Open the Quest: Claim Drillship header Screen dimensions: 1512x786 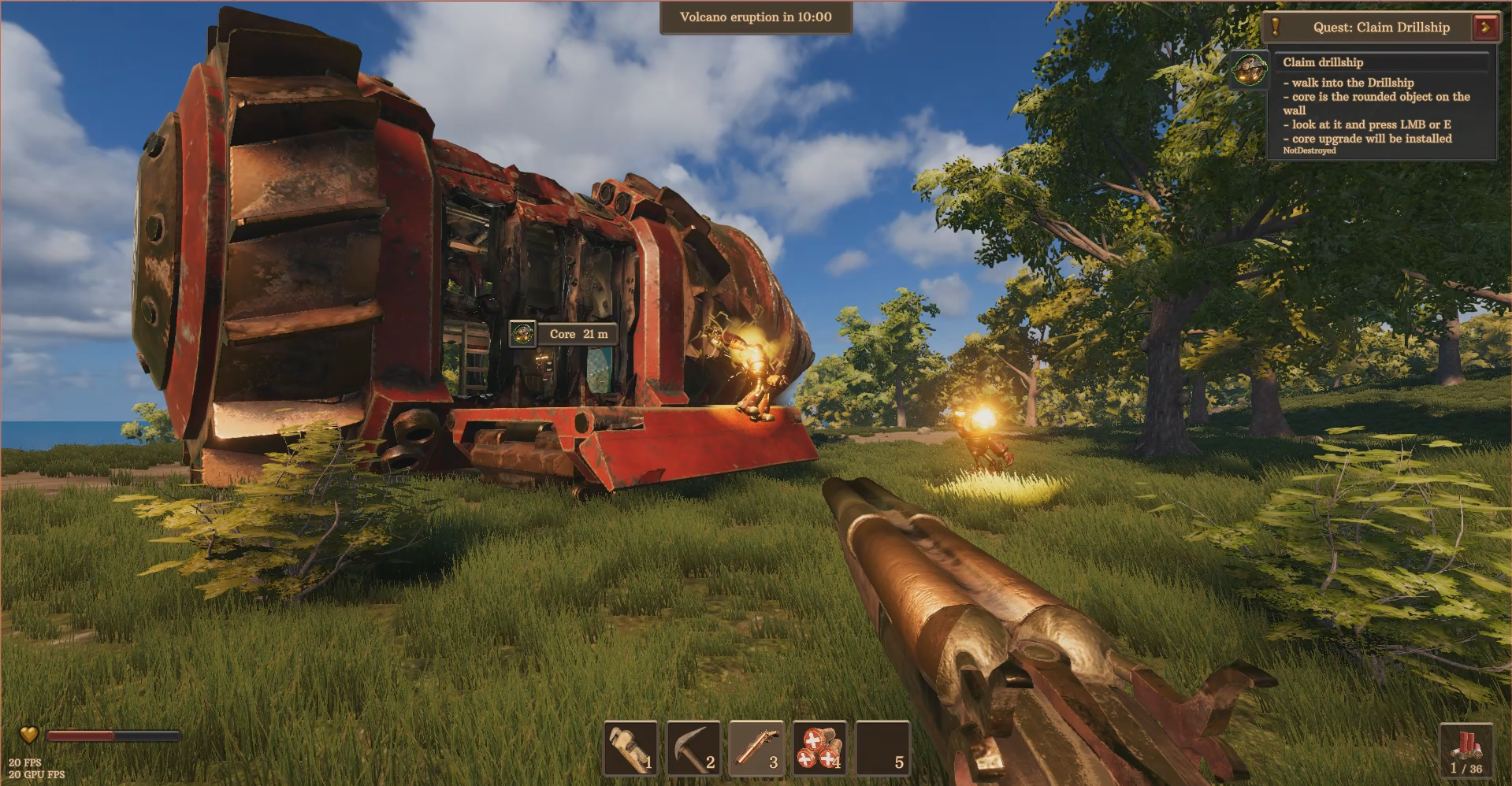coord(1380,27)
